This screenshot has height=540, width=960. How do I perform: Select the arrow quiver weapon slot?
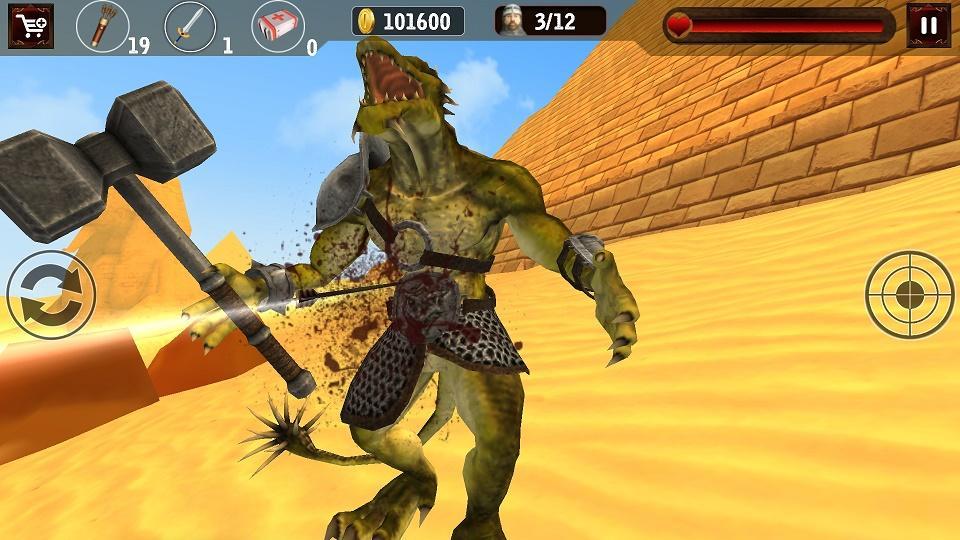[x=101, y=26]
